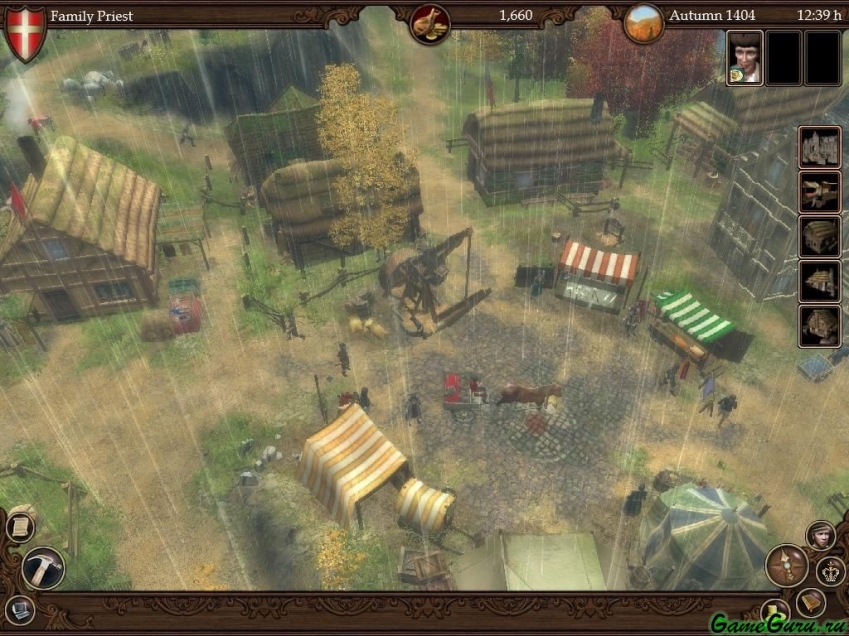Click the round character face button
Screen dimensions: 849x636
click(821, 535)
